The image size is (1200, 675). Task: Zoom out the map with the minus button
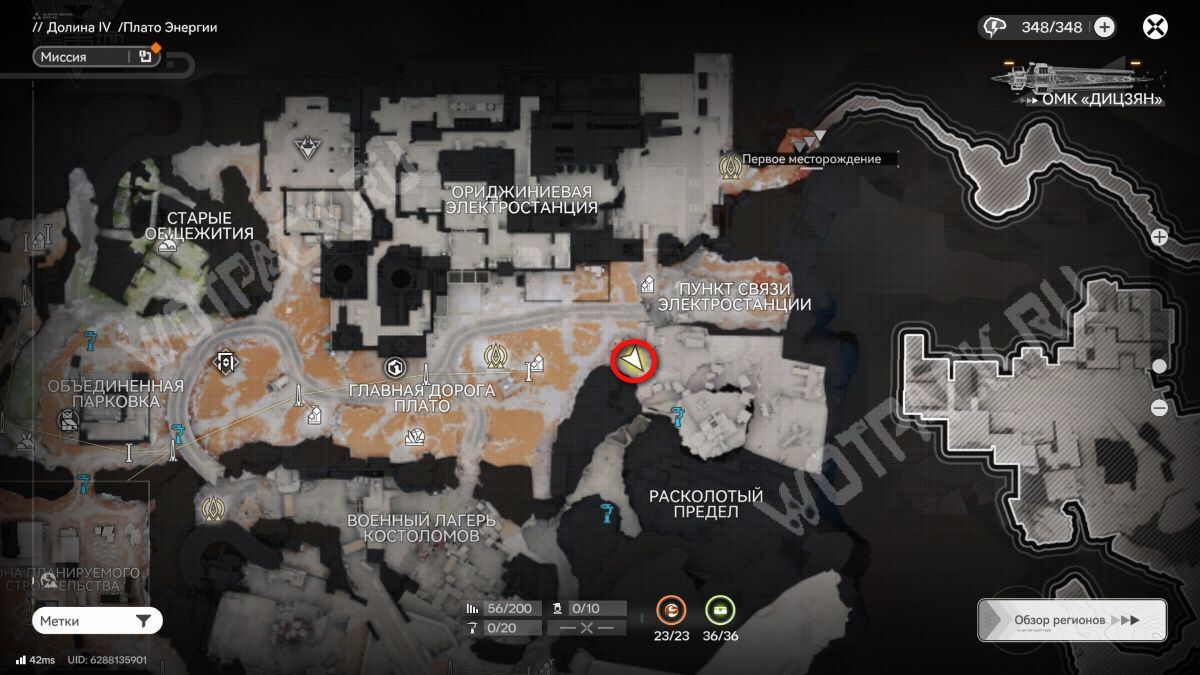pyautogui.click(x=1159, y=407)
